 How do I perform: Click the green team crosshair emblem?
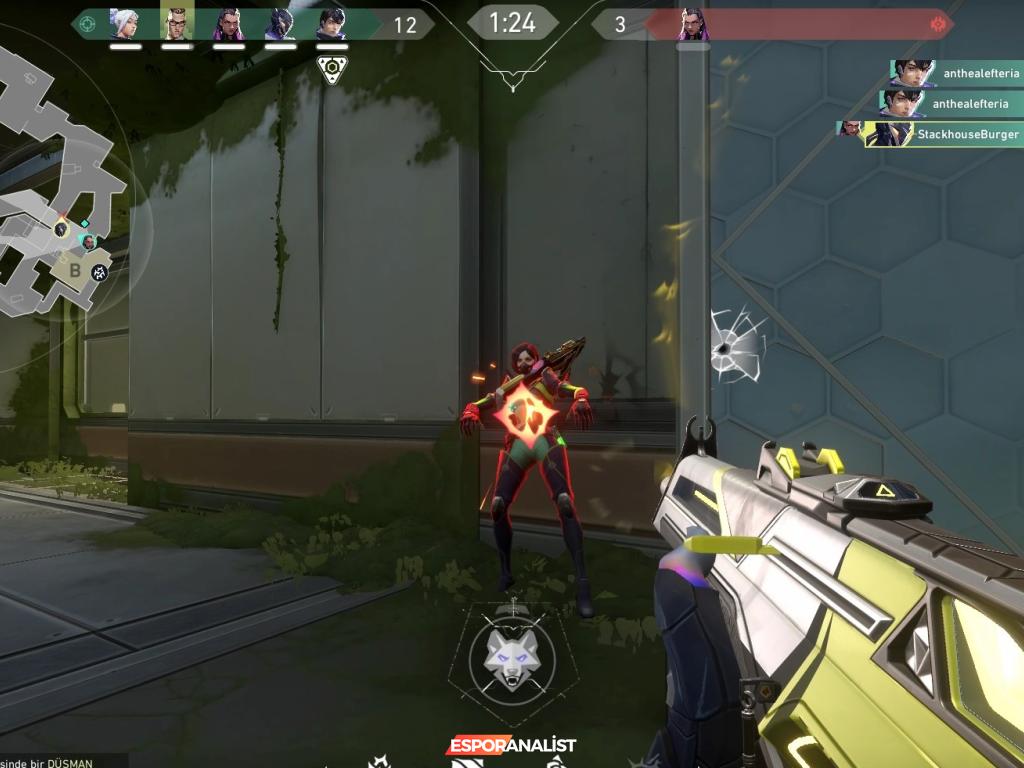tap(88, 23)
